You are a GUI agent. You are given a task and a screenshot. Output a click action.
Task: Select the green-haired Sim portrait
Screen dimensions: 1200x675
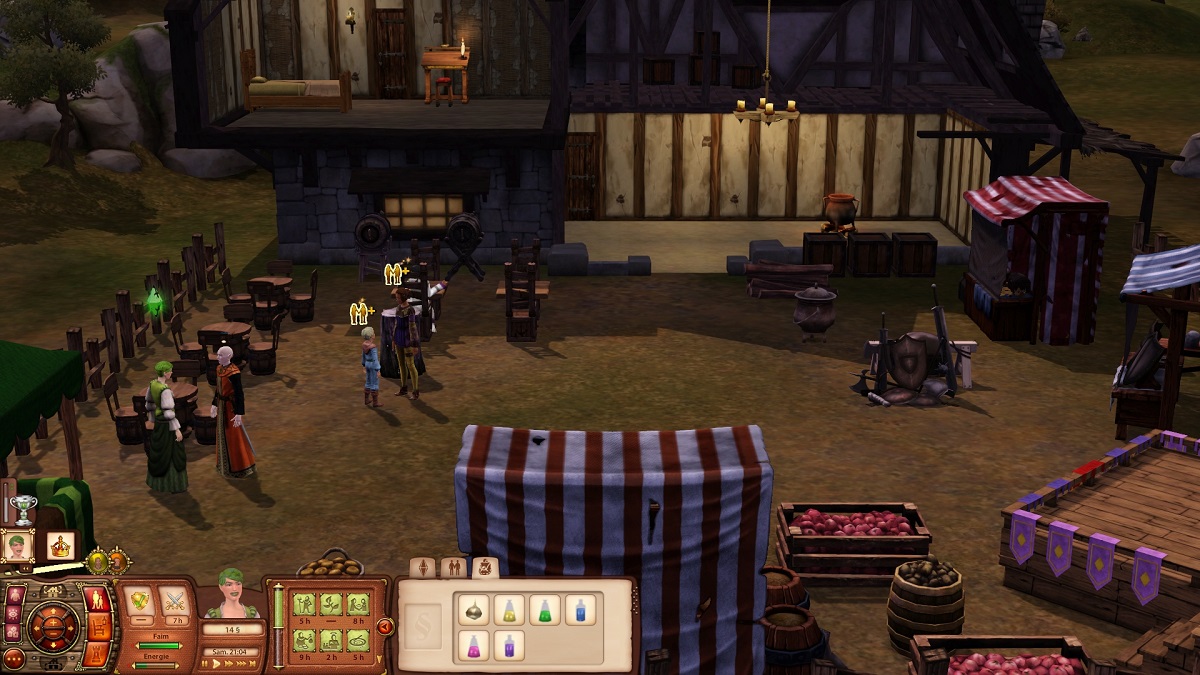tap(18, 546)
